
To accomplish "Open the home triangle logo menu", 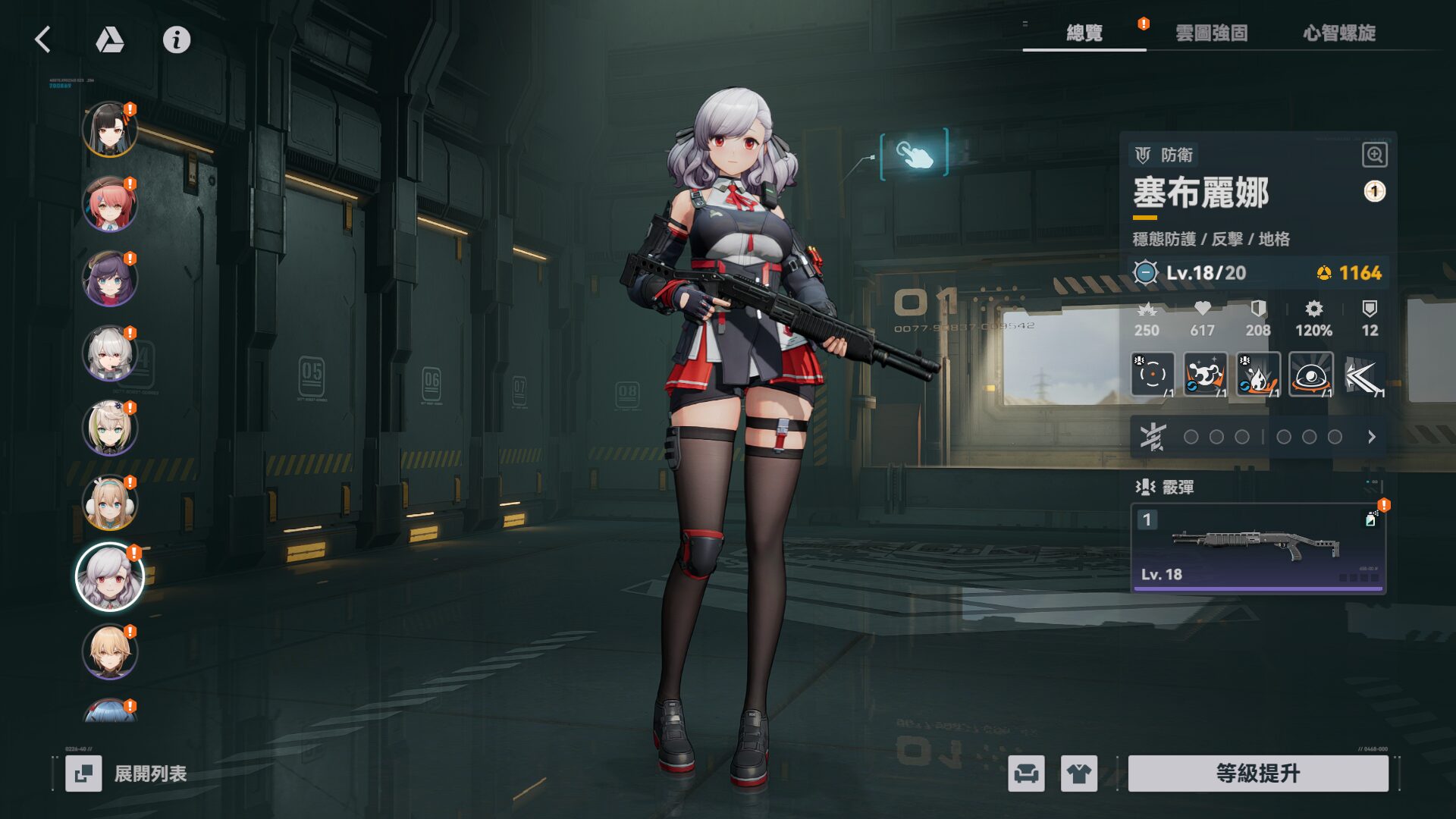I will tap(110, 39).
